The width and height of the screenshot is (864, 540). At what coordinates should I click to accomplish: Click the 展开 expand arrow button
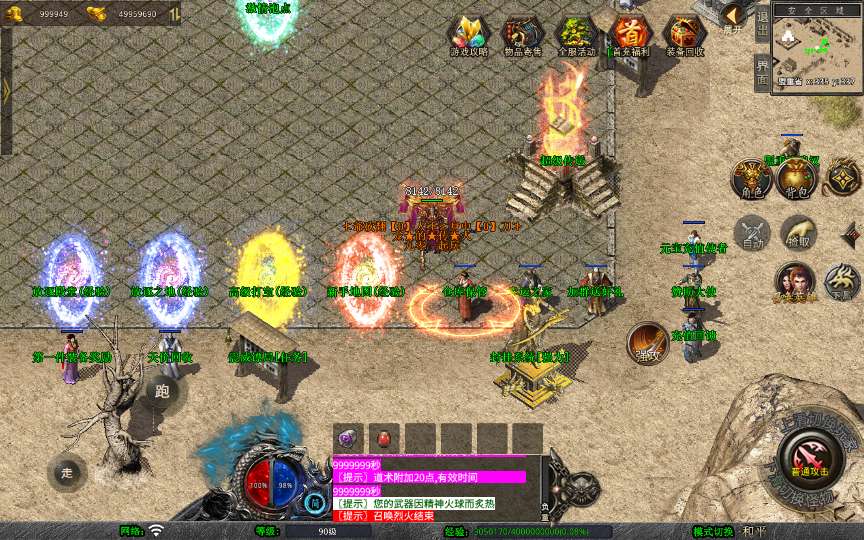click(x=734, y=17)
